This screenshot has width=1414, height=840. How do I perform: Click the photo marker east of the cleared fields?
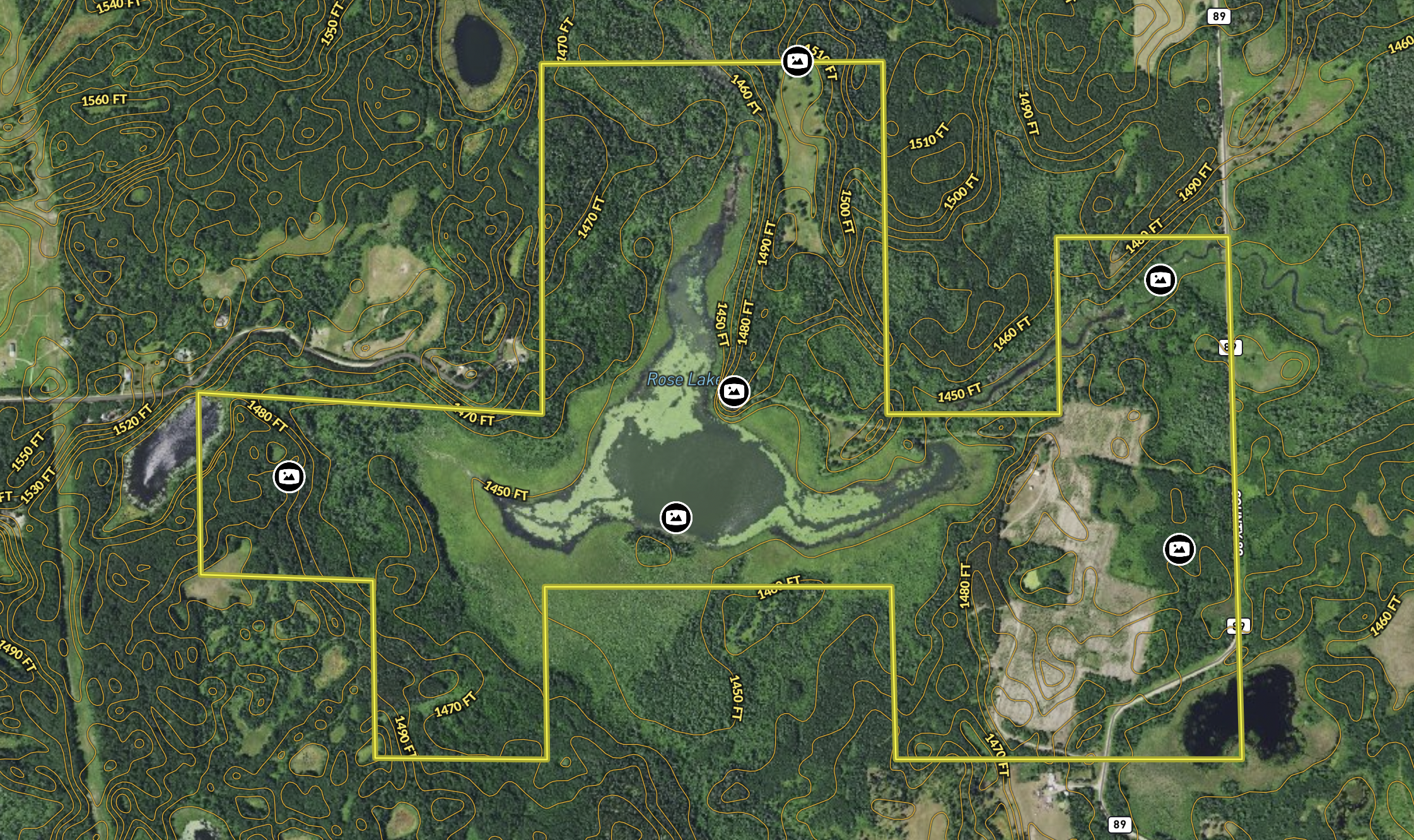(1179, 549)
